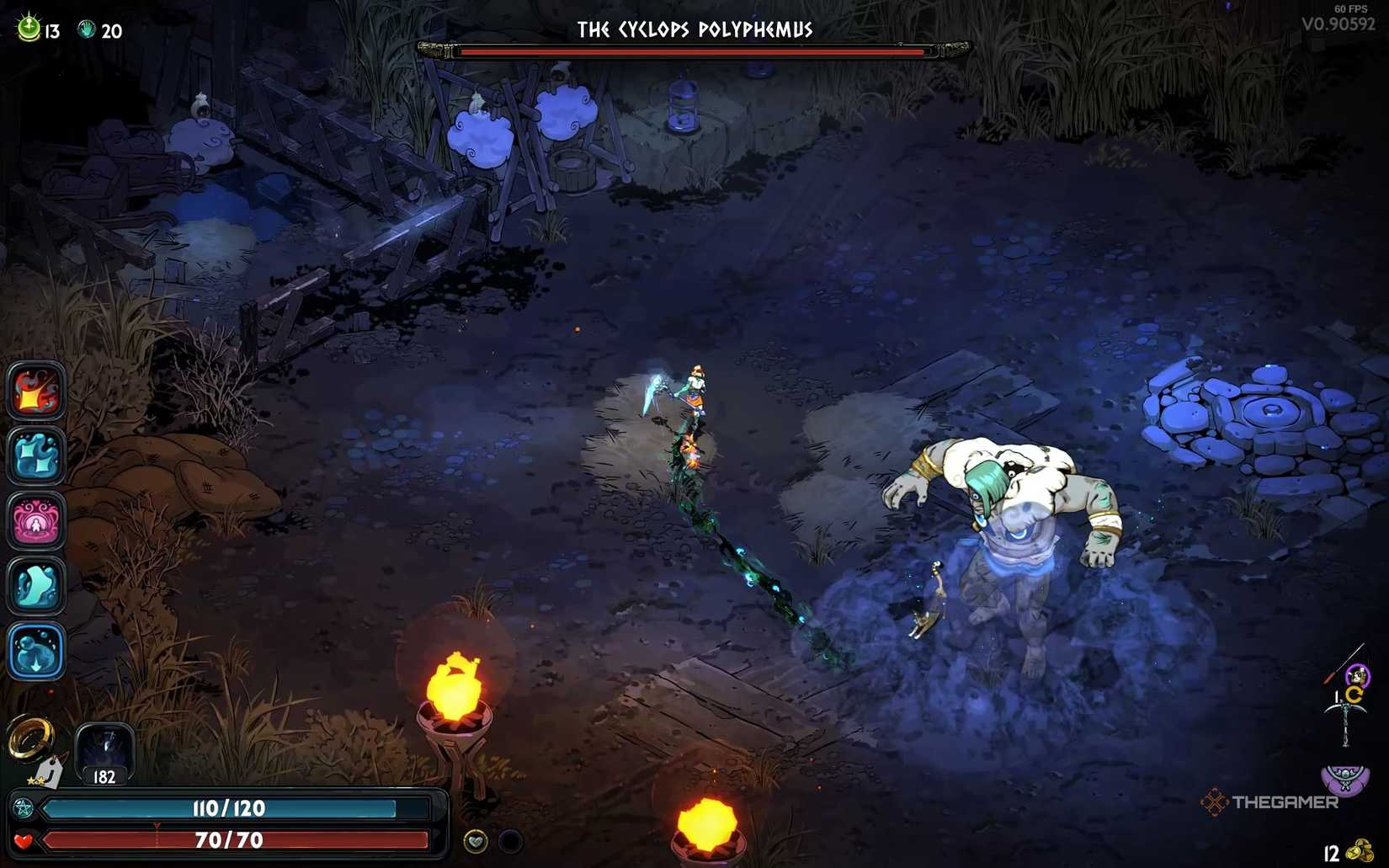Click the heart icon beside the health bar
This screenshot has width=1389, height=868.
(22, 840)
